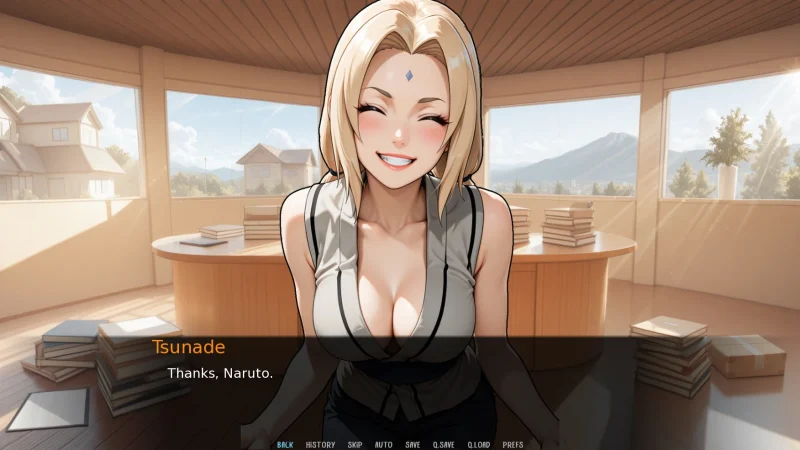Open the Save game screen
This screenshot has width=800, height=450.
pyautogui.click(x=413, y=444)
